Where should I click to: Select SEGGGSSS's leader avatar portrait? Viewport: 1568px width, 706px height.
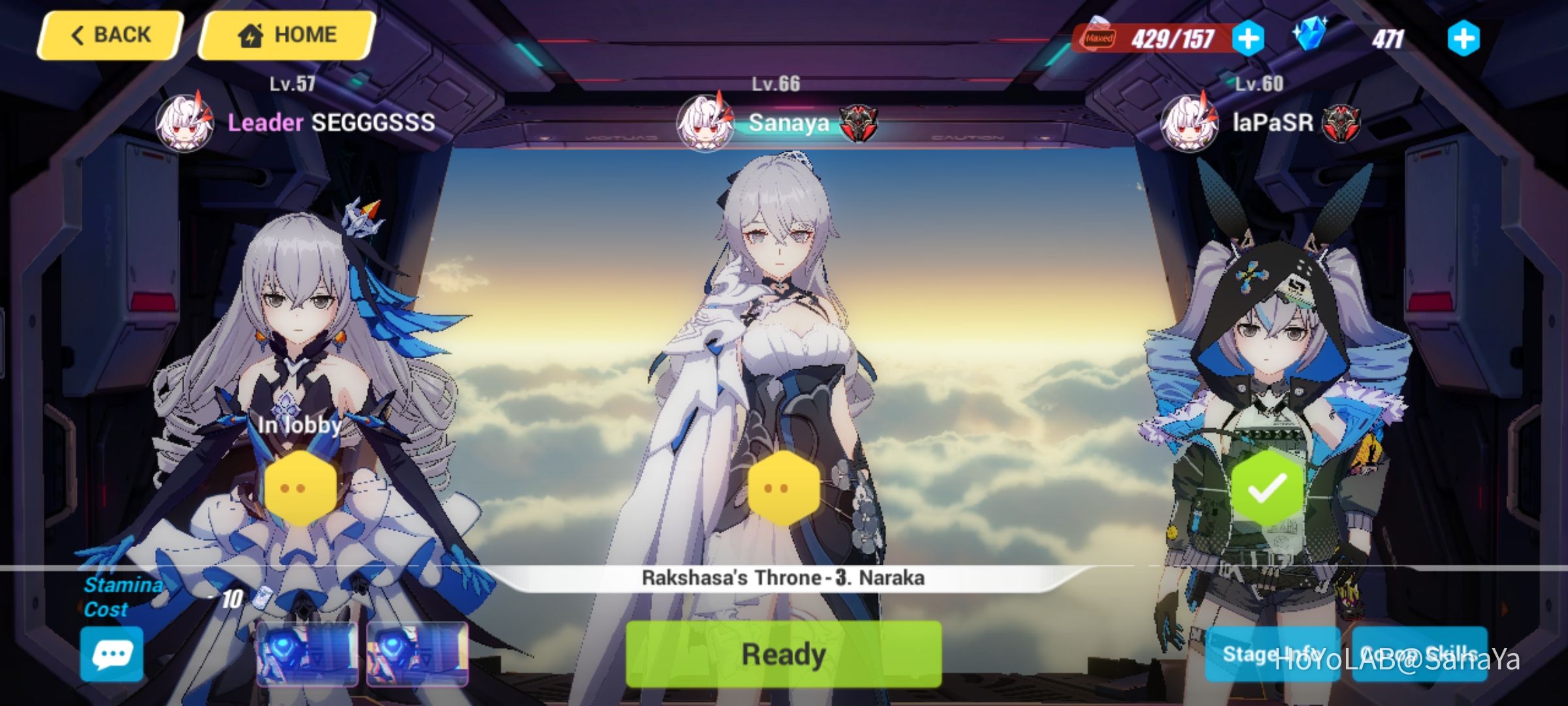[186, 122]
